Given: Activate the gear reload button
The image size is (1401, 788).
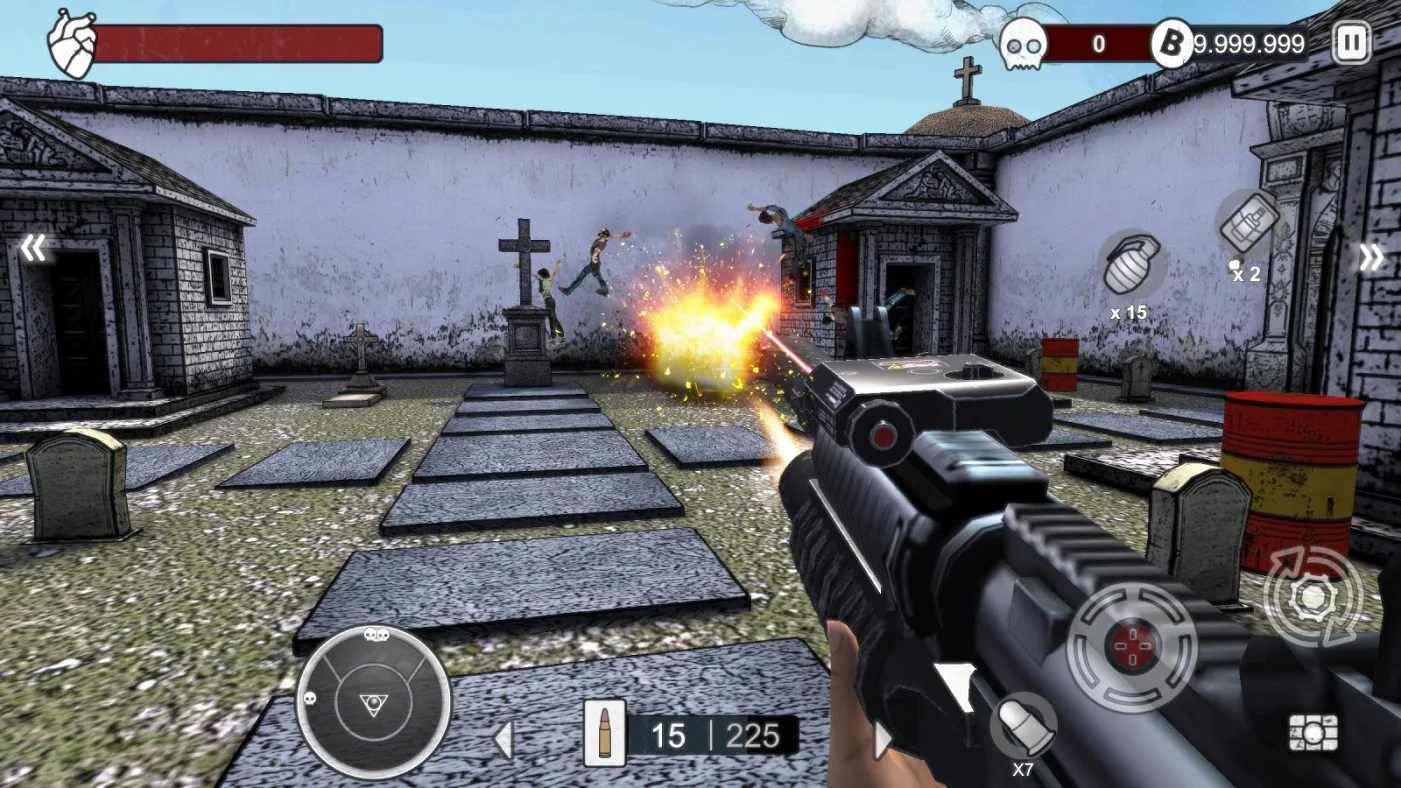Looking at the screenshot, I should pyautogui.click(x=1312, y=598).
